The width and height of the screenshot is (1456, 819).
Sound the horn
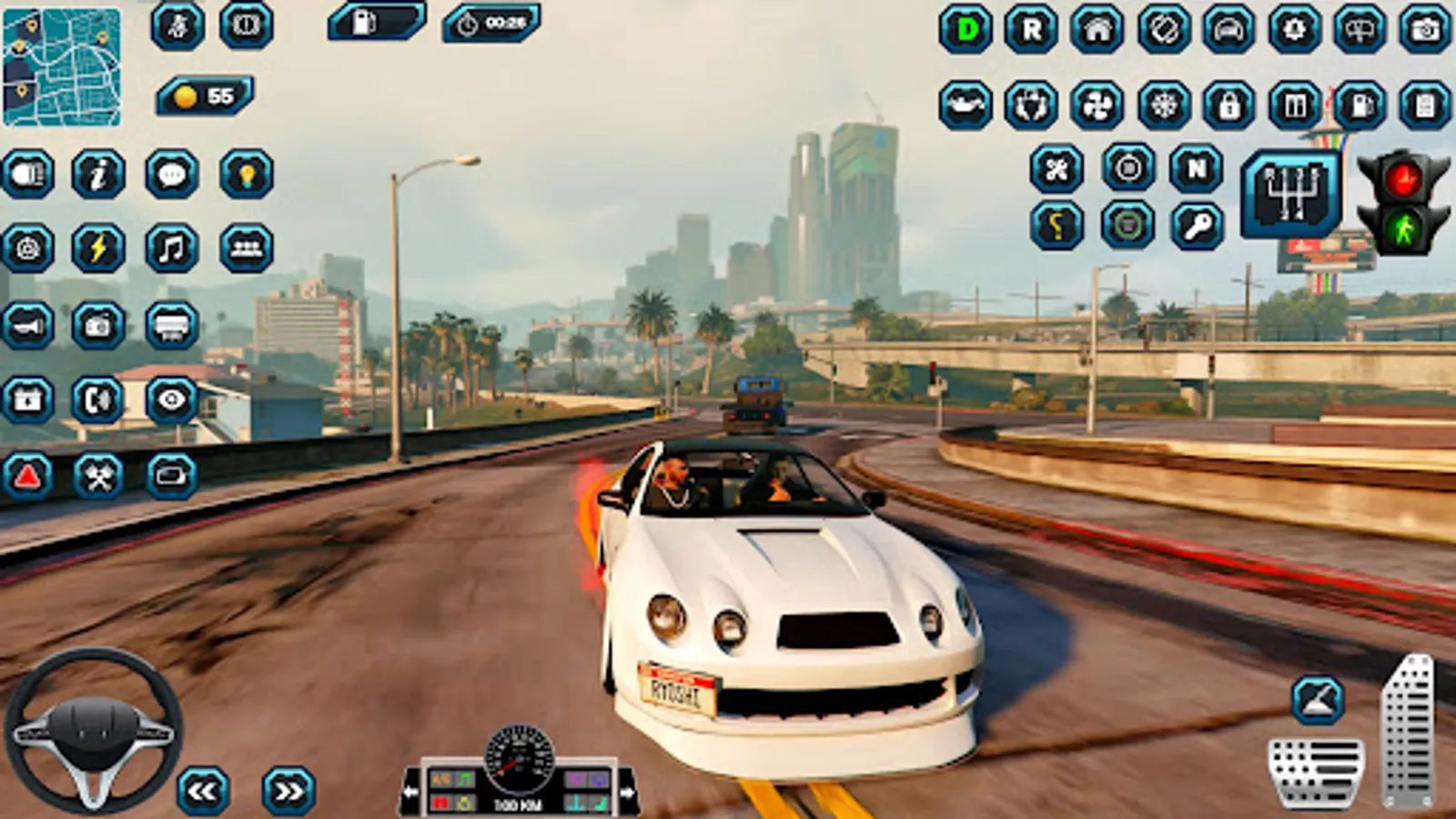27,325
